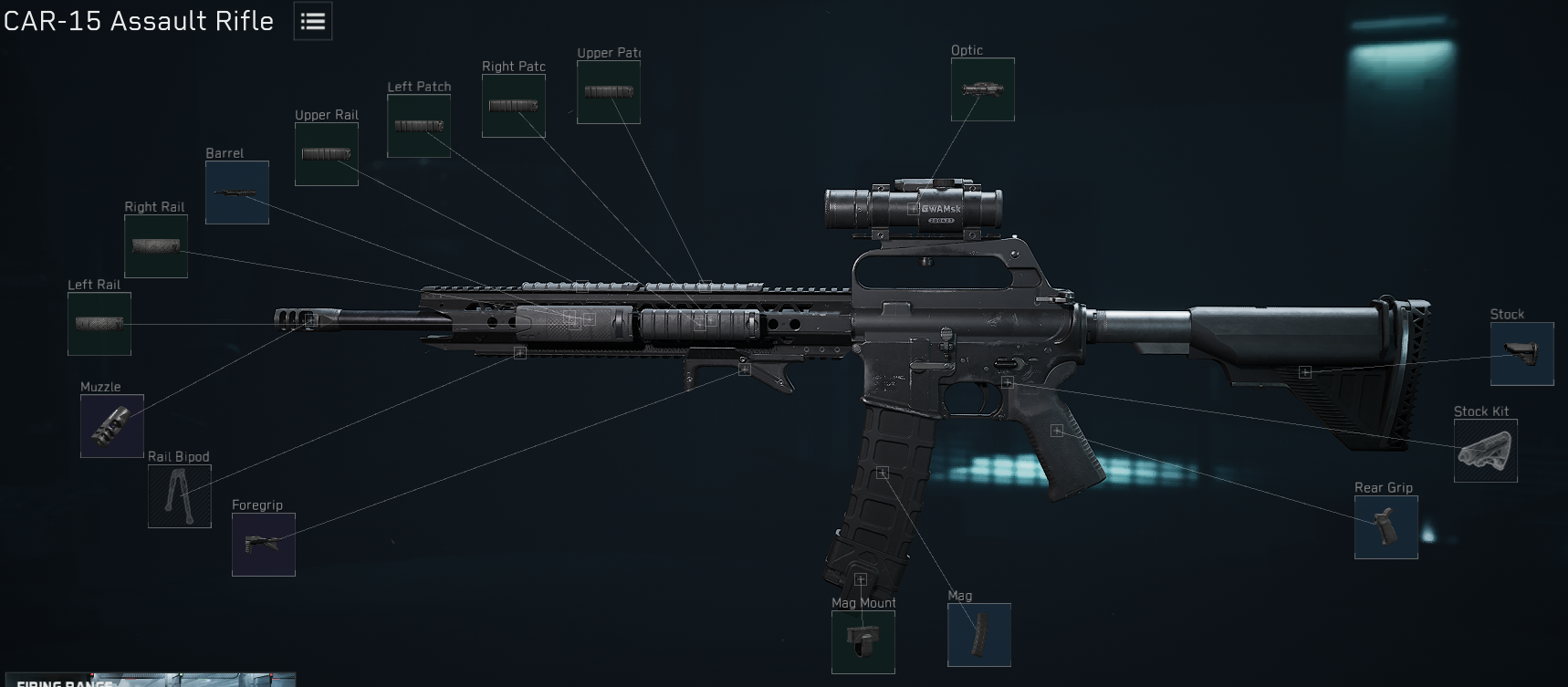Choose the Barrel attachment slot
The image size is (1568, 687).
click(x=237, y=193)
